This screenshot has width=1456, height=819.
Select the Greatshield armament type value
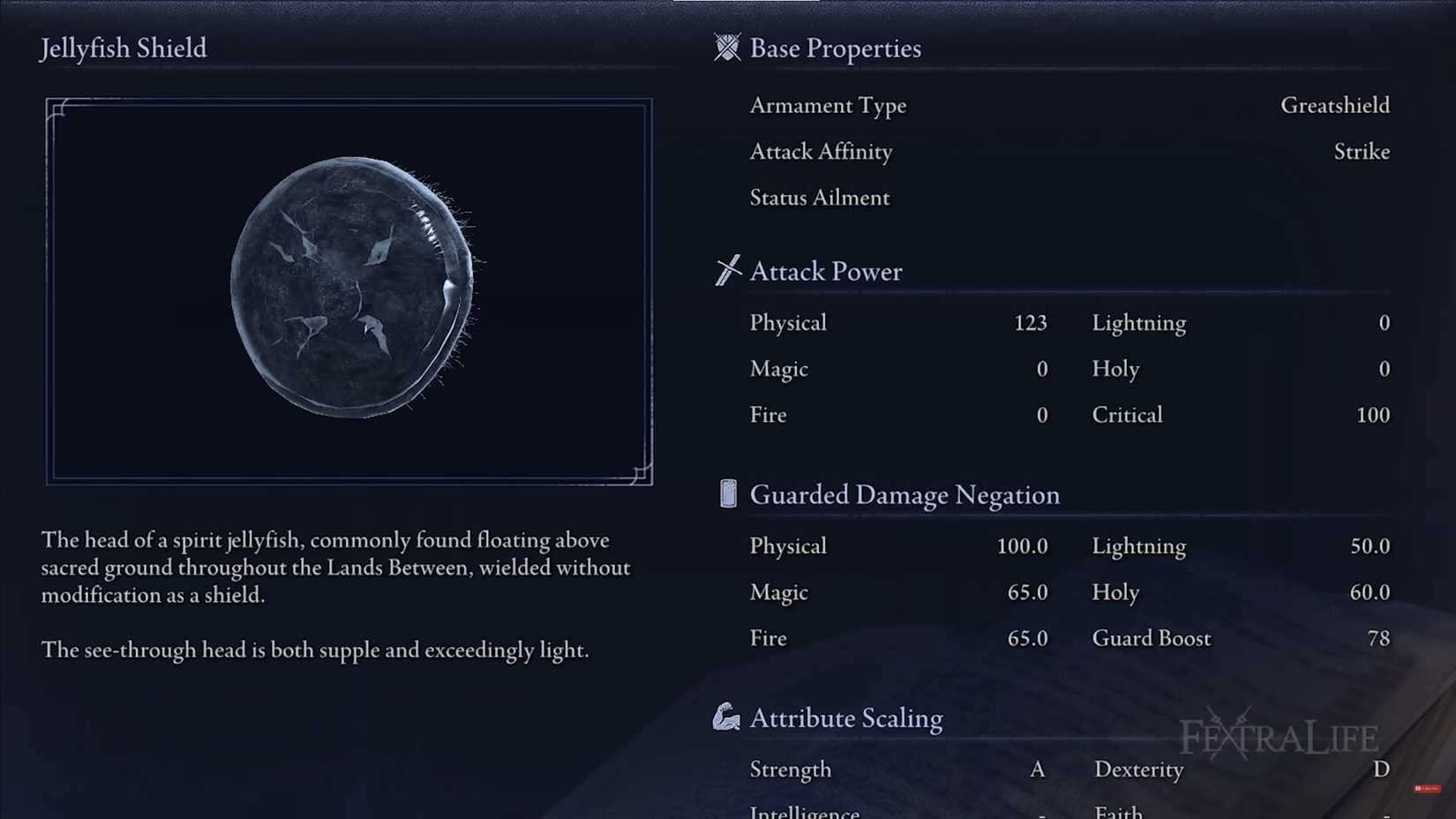[1335, 105]
